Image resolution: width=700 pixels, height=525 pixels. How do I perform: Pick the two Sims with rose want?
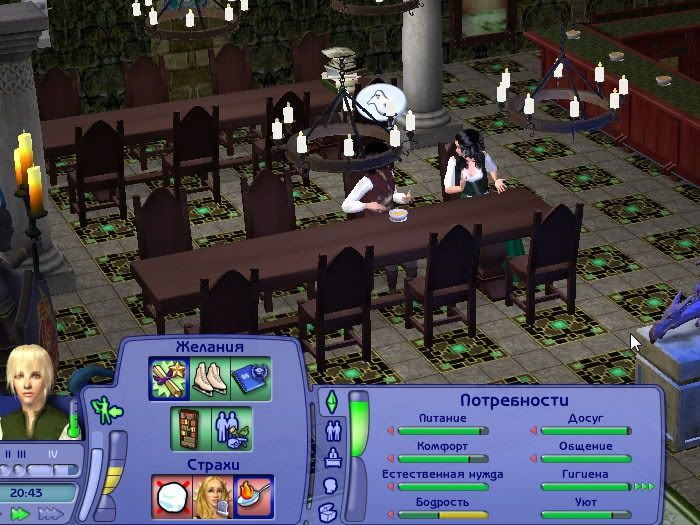tap(230, 427)
